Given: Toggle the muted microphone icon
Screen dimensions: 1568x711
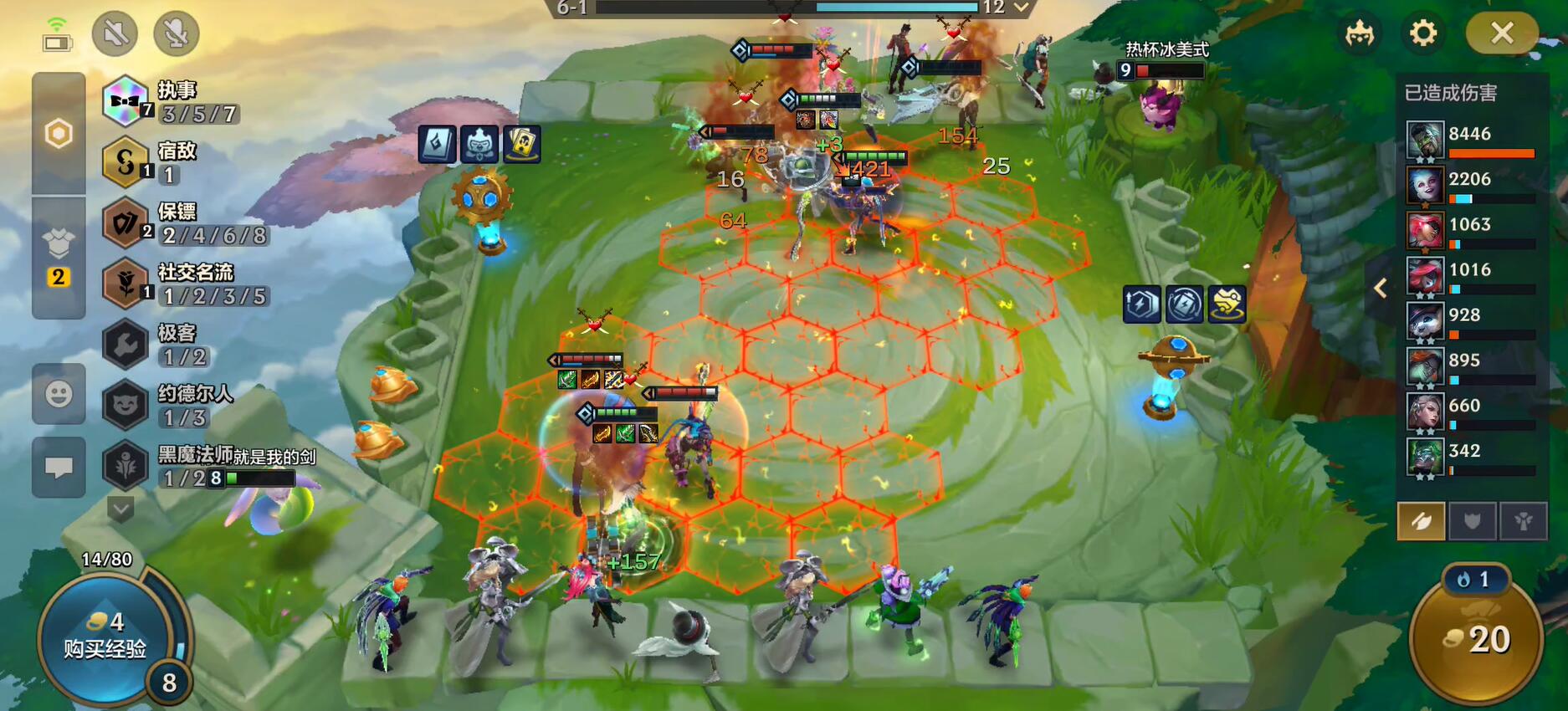Looking at the screenshot, I should [176, 33].
